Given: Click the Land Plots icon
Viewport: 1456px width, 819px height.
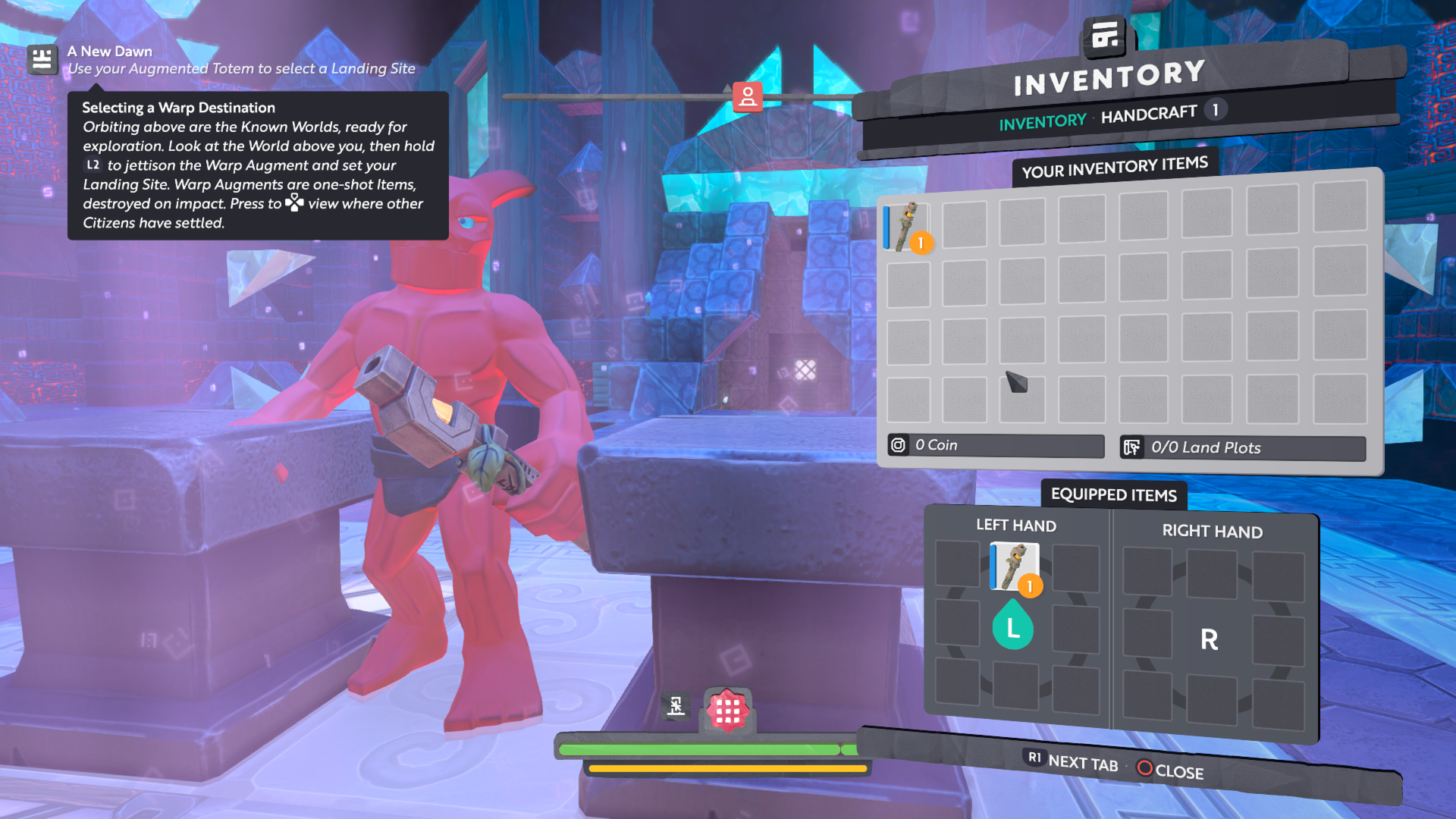Looking at the screenshot, I should pyautogui.click(x=1133, y=448).
